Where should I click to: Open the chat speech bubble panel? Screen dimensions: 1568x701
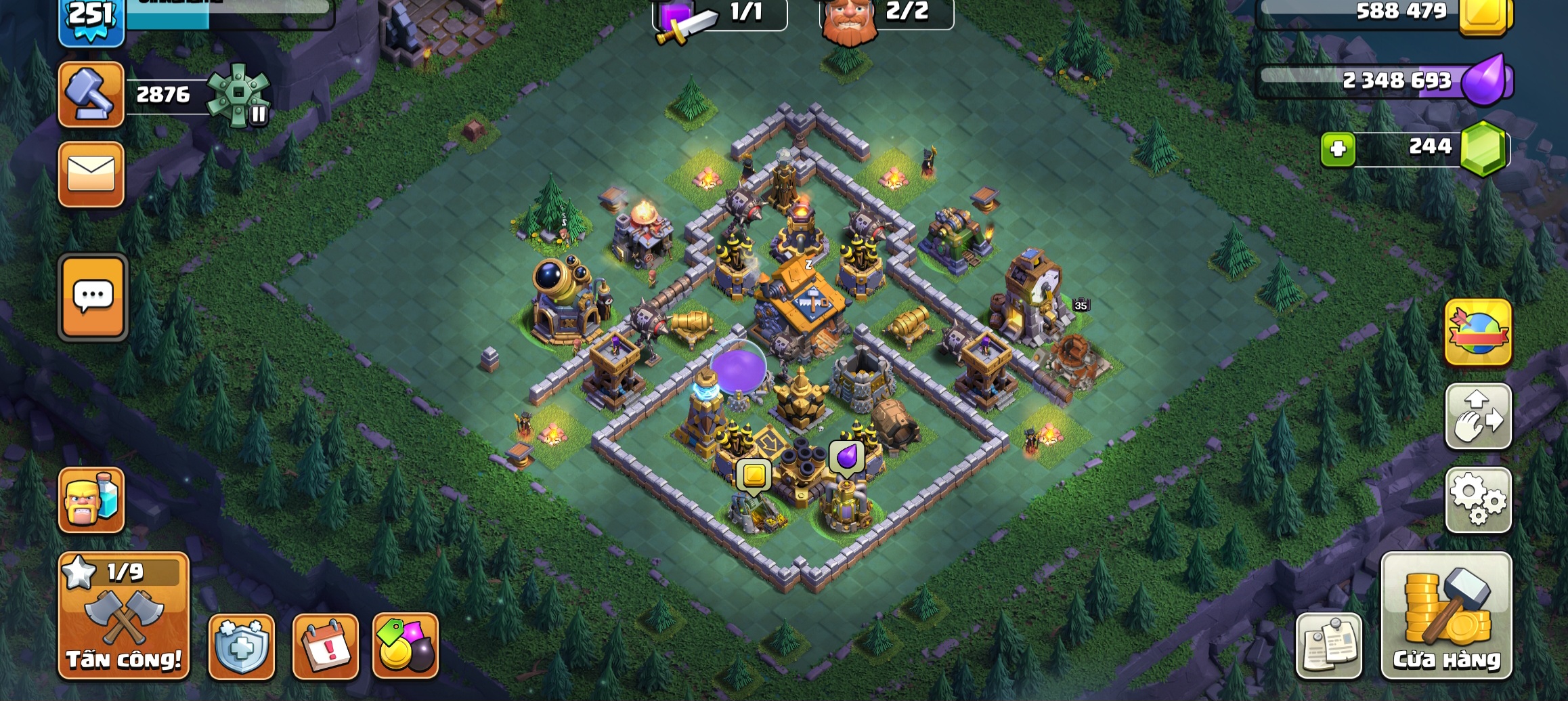(93, 297)
